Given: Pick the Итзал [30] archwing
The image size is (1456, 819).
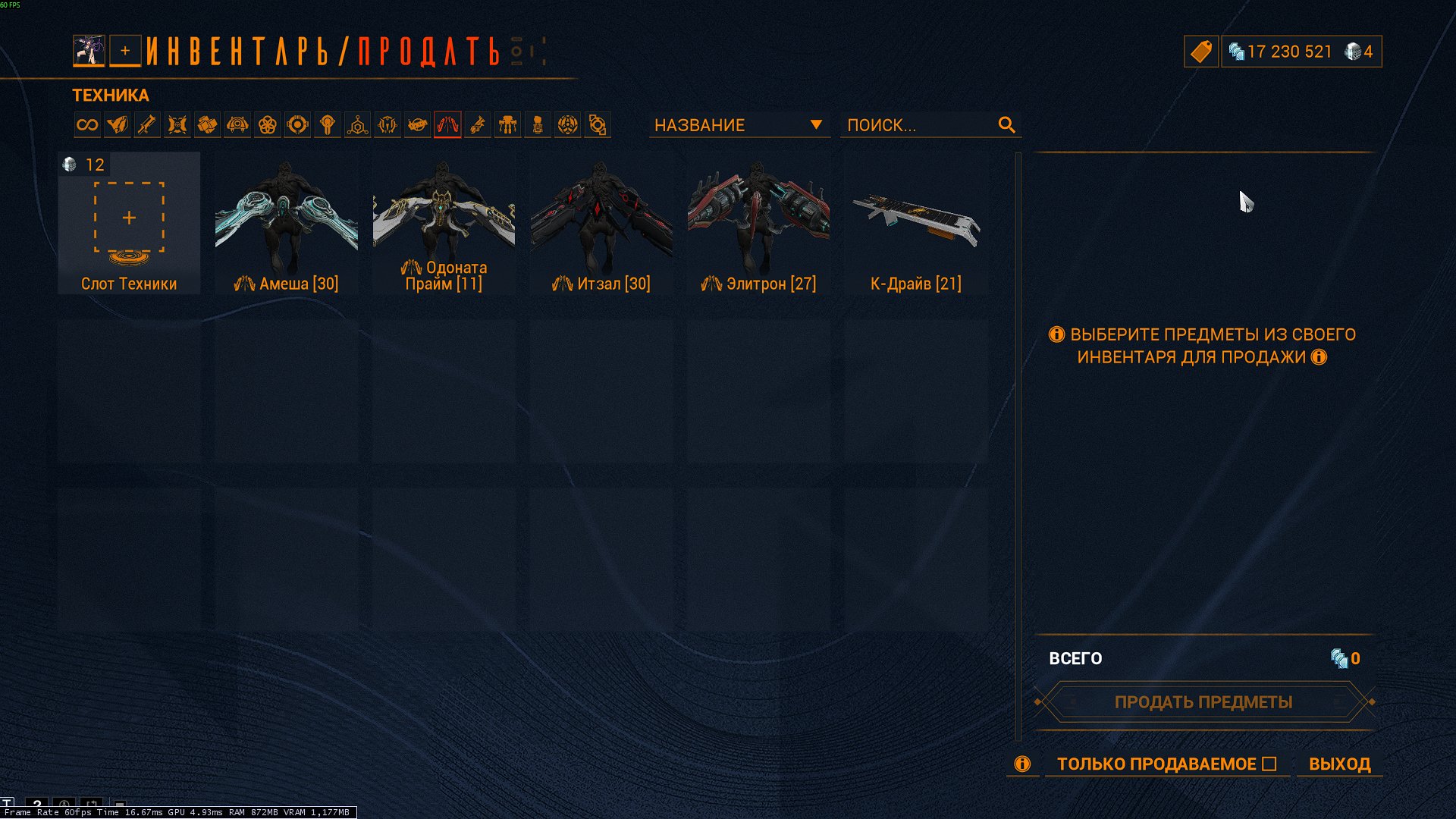Looking at the screenshot, I should coord(601,224).
